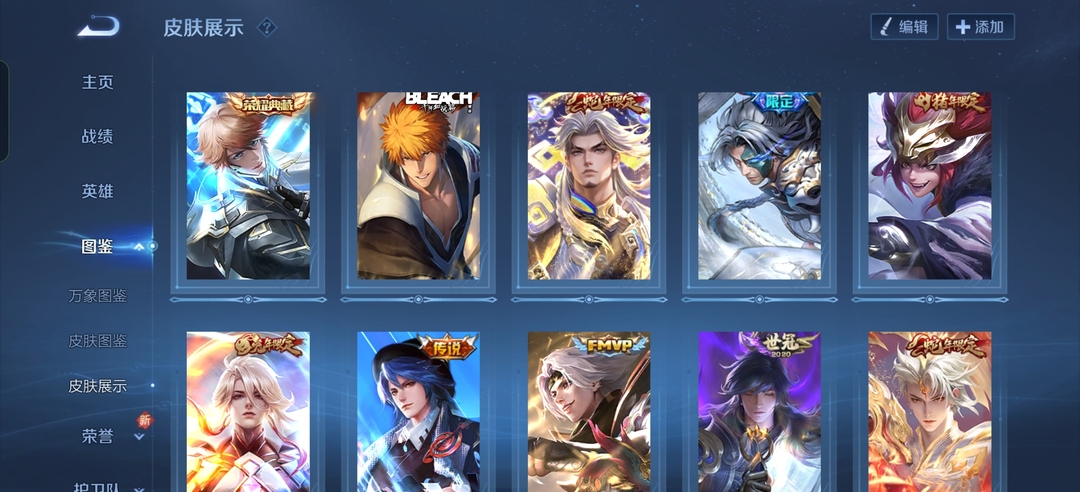Open the 图鉴 section
Viewport: 1080px width, 492px height.
point(98,245)
